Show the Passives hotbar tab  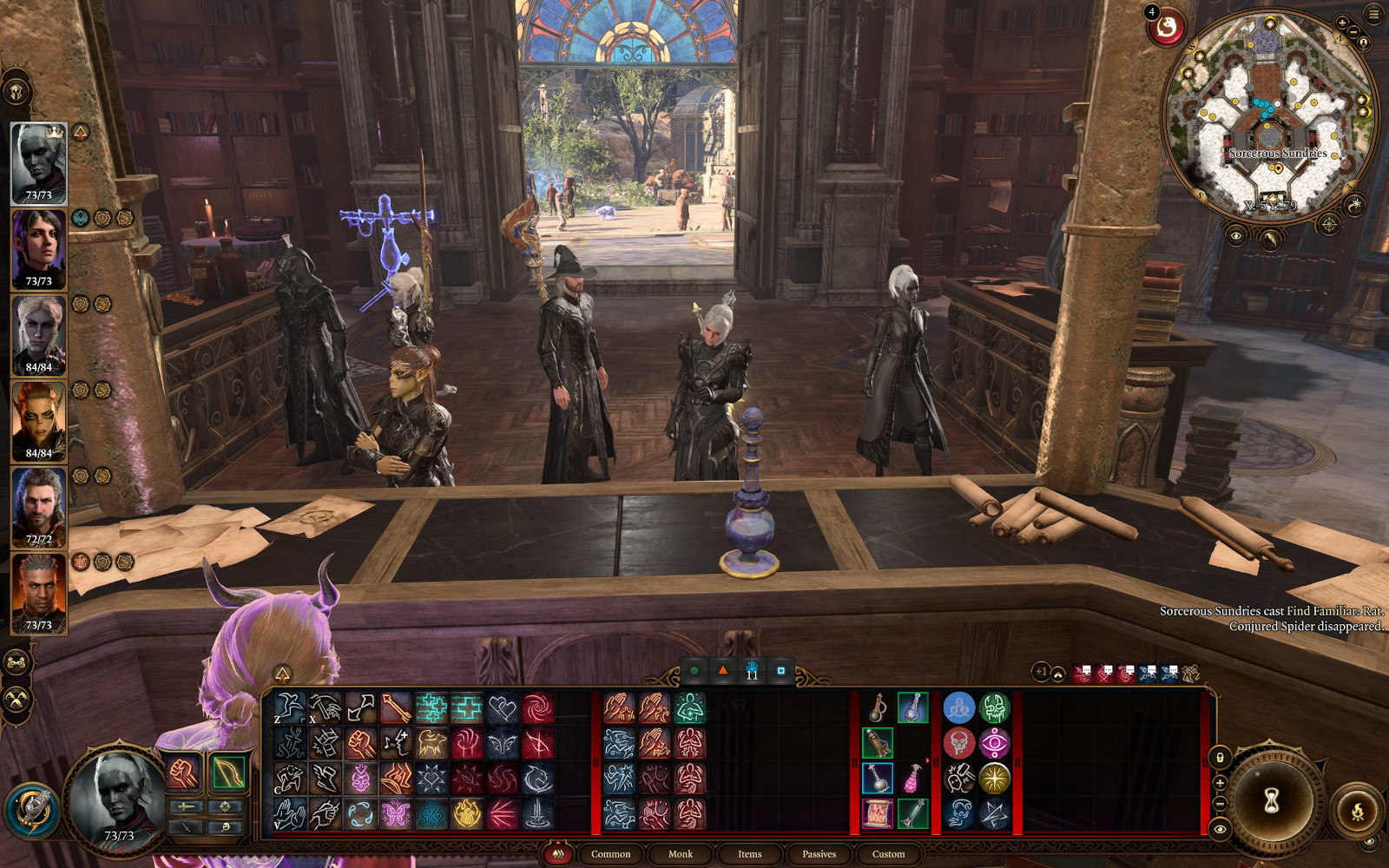click(x=819, y=854)
